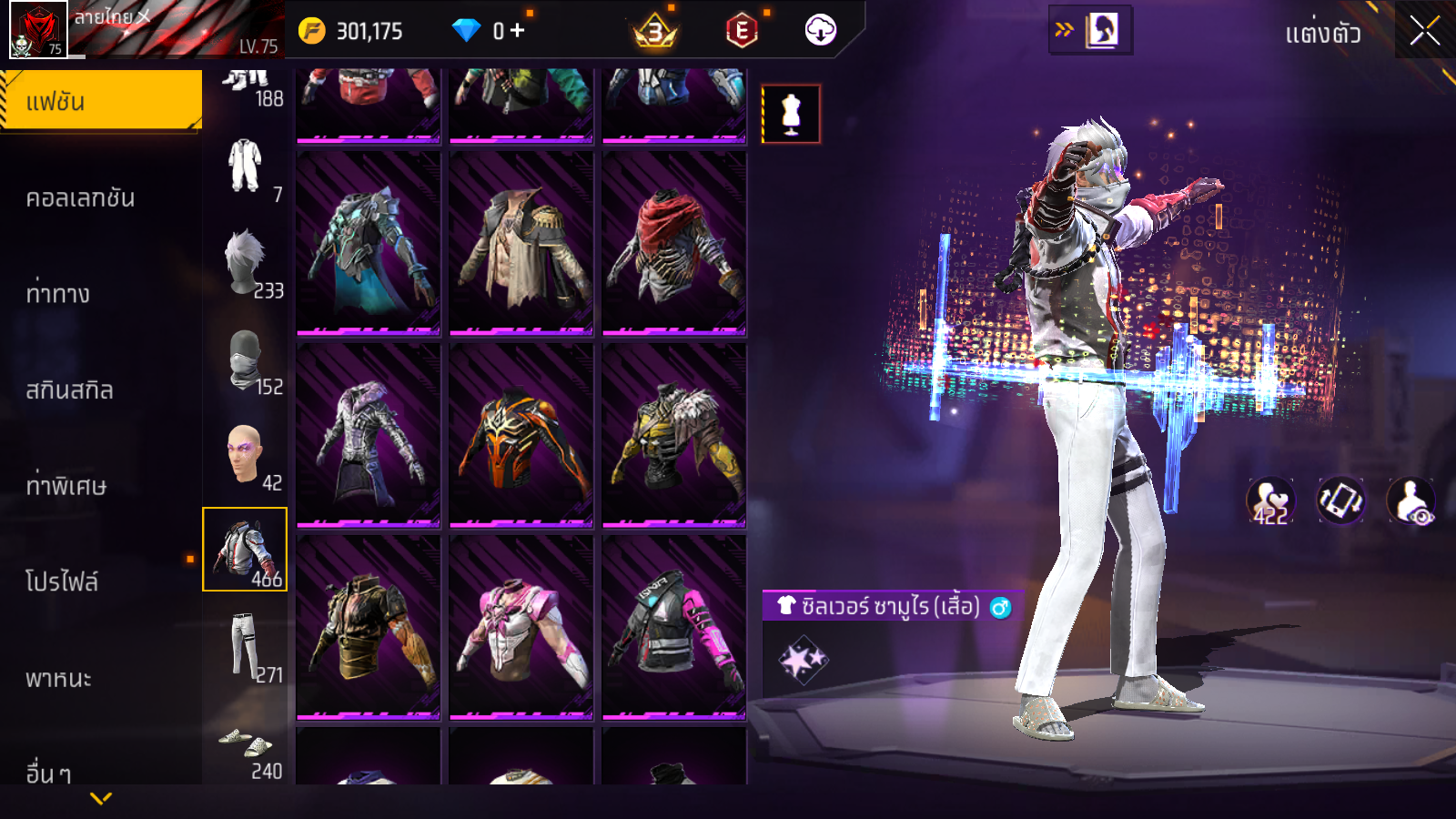Click the mannequin preview button
1456x819 pixels.
(x=791, y=115)
